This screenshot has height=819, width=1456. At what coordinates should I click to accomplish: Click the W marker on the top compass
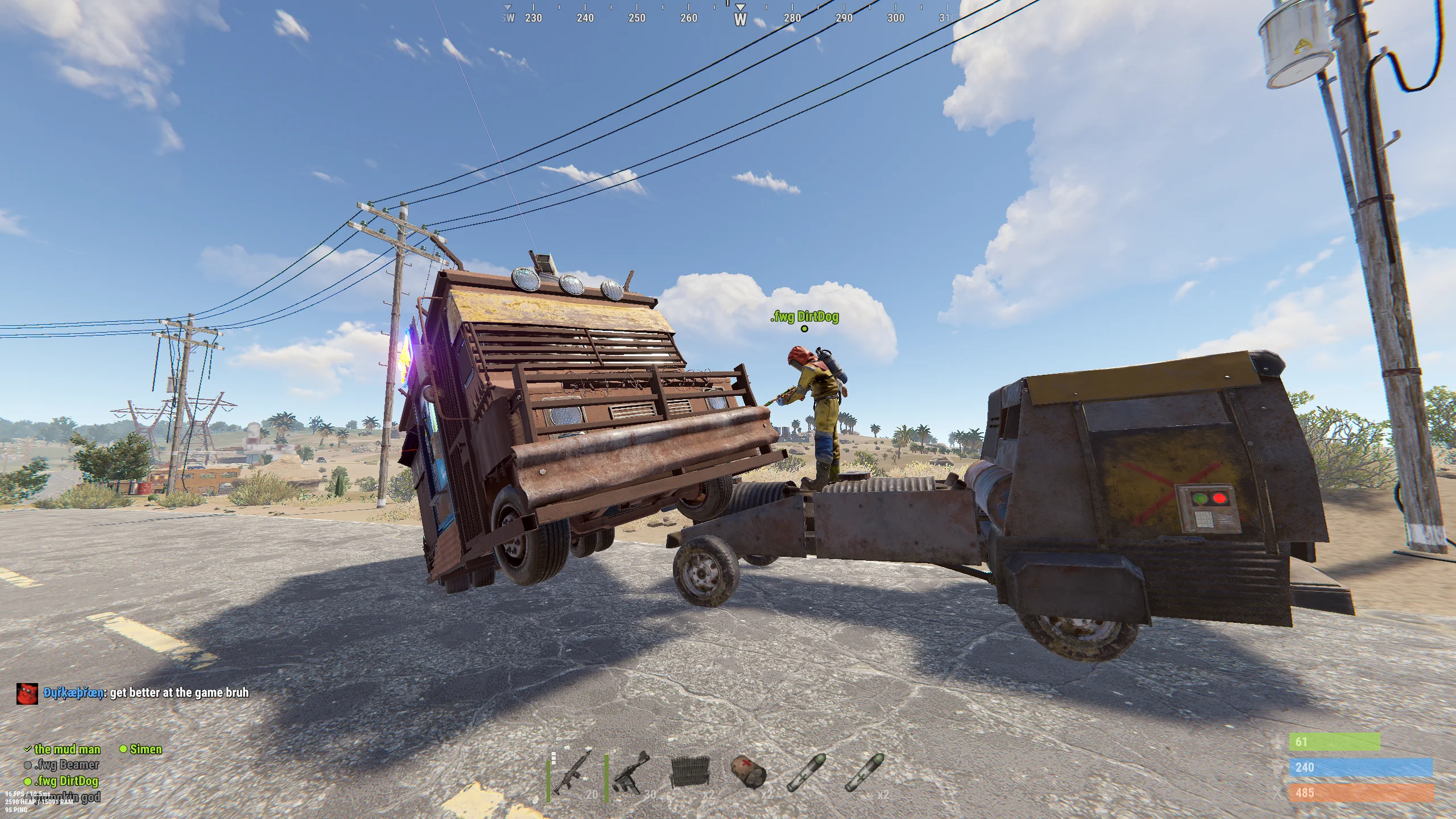click(x=741, y=19)
